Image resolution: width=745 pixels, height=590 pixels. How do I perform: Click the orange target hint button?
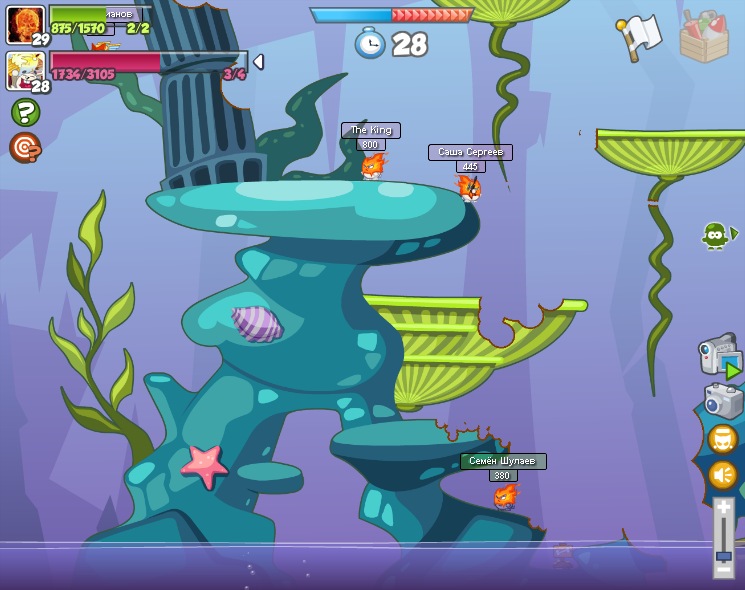point(25,147)
